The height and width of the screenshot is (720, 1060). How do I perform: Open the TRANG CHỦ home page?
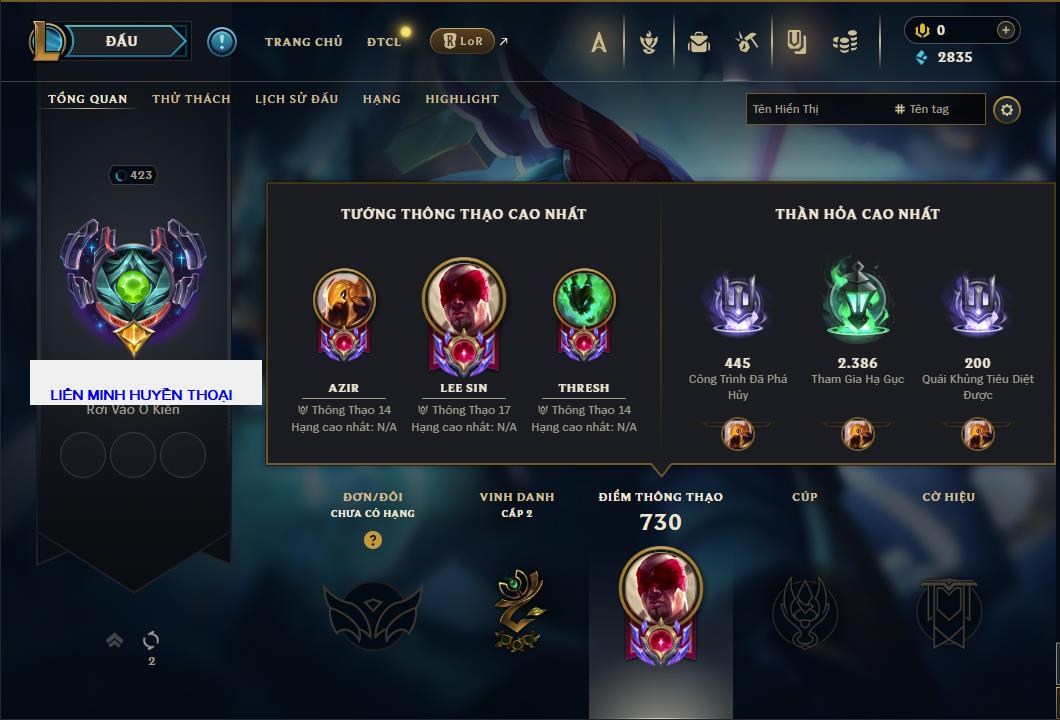(x=303, y=42)
